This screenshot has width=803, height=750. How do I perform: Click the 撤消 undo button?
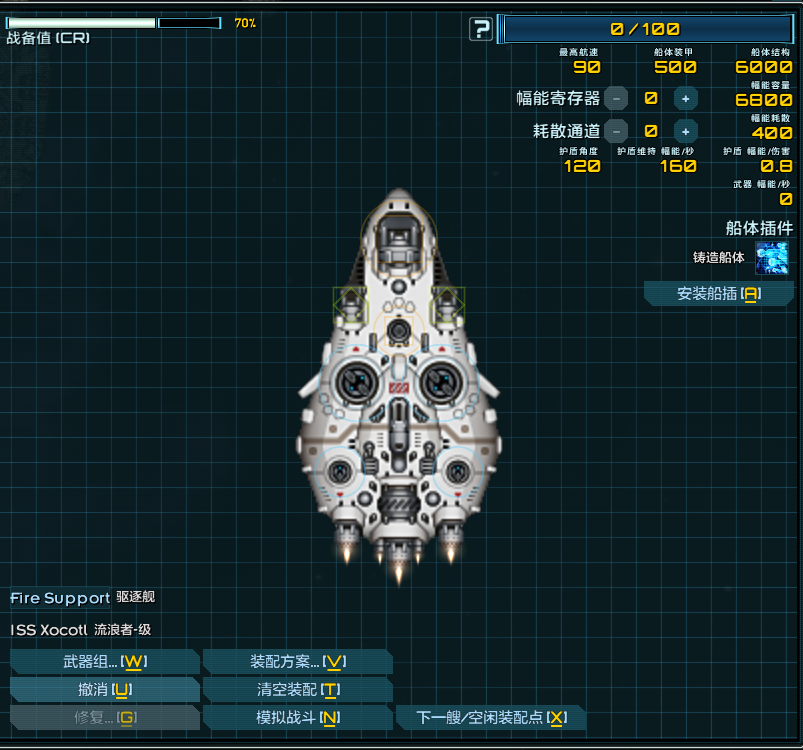(104, 690)
